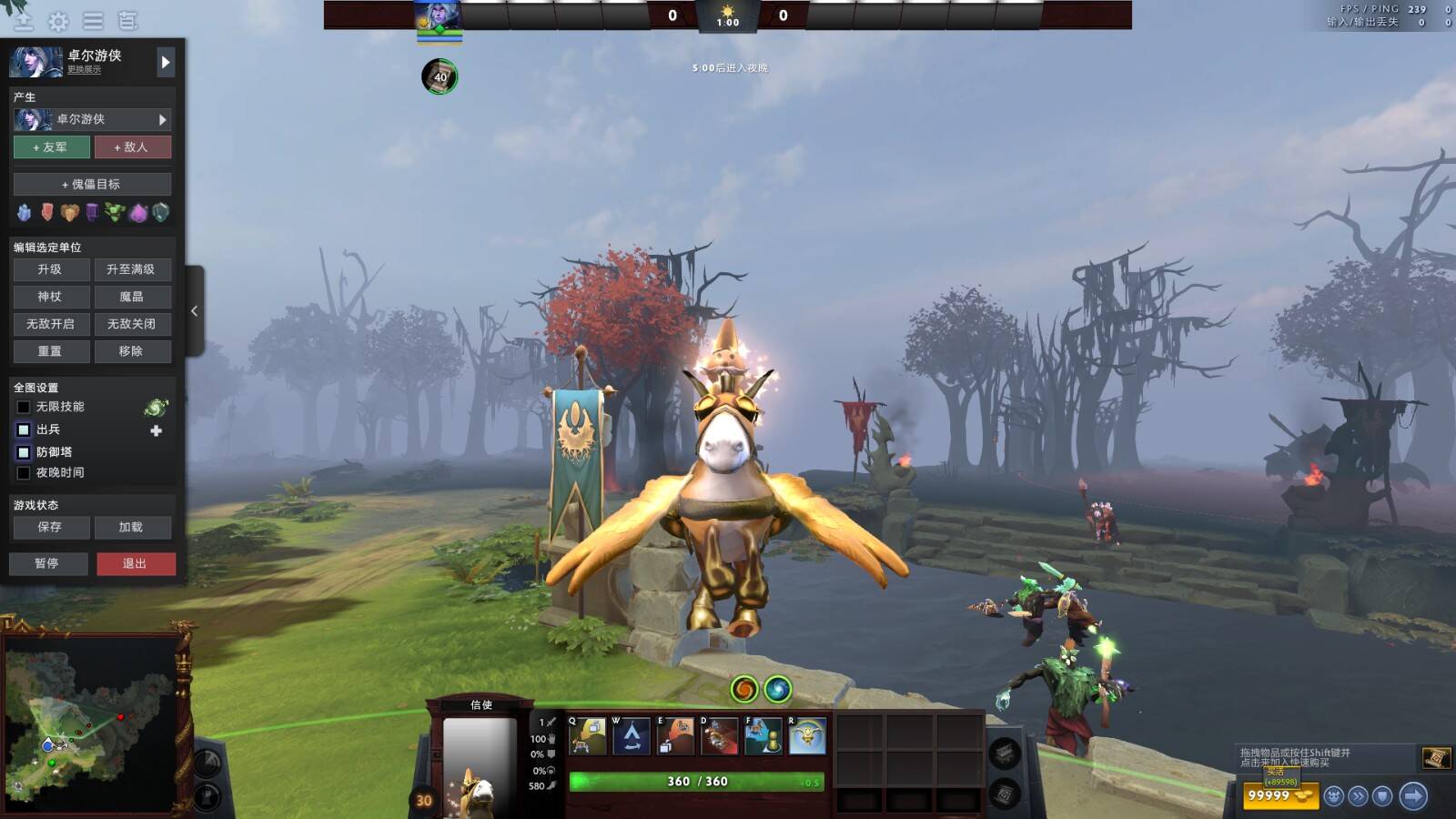Spawn an enemy with the 敌人 button
Viewport: 1456px width, 819px height.
[x=132, y=147]
